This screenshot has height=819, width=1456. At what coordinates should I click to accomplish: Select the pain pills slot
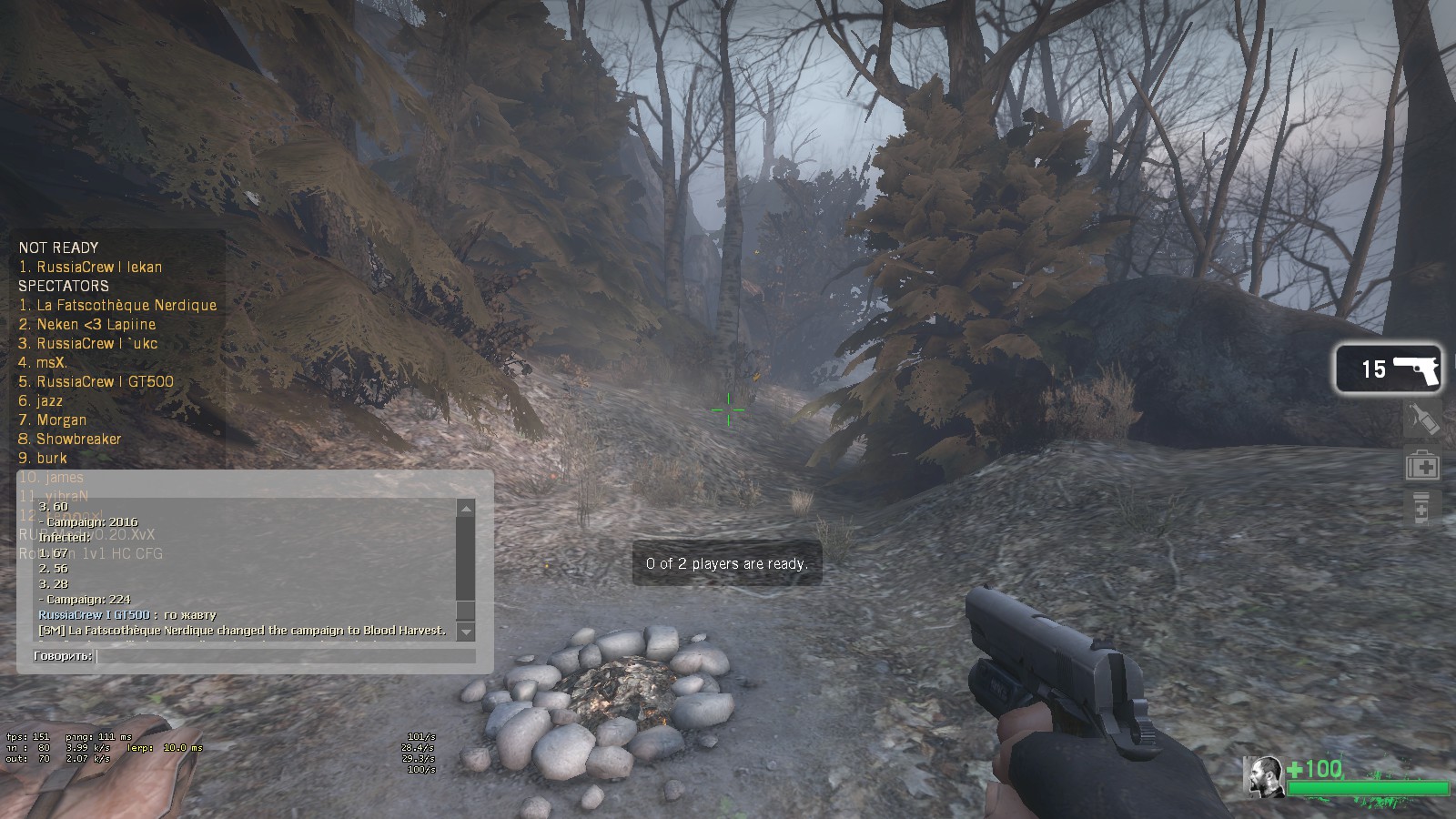pyautogui.click(x=1421, y=510)
